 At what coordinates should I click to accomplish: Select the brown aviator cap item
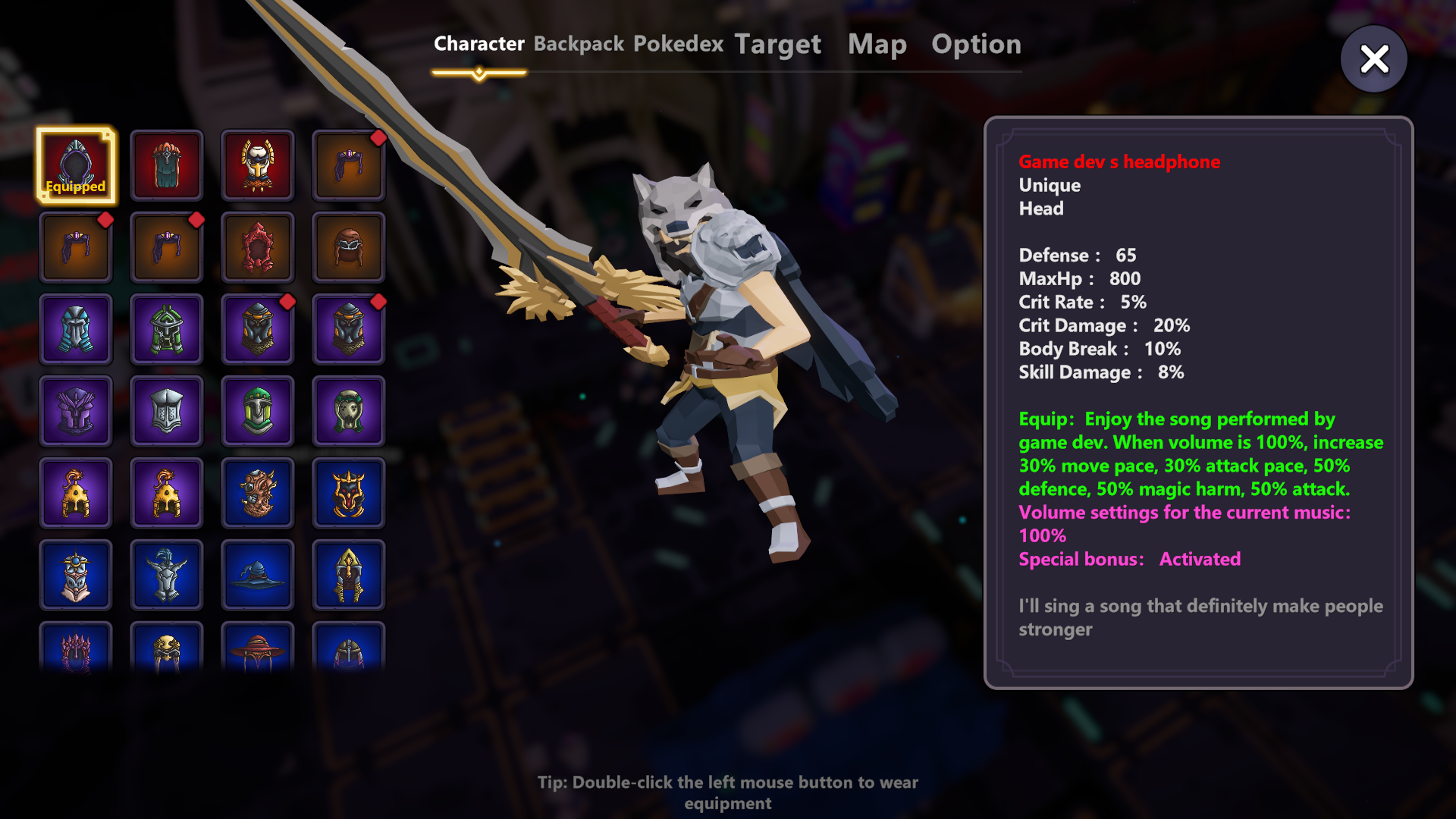click(349, 246)
